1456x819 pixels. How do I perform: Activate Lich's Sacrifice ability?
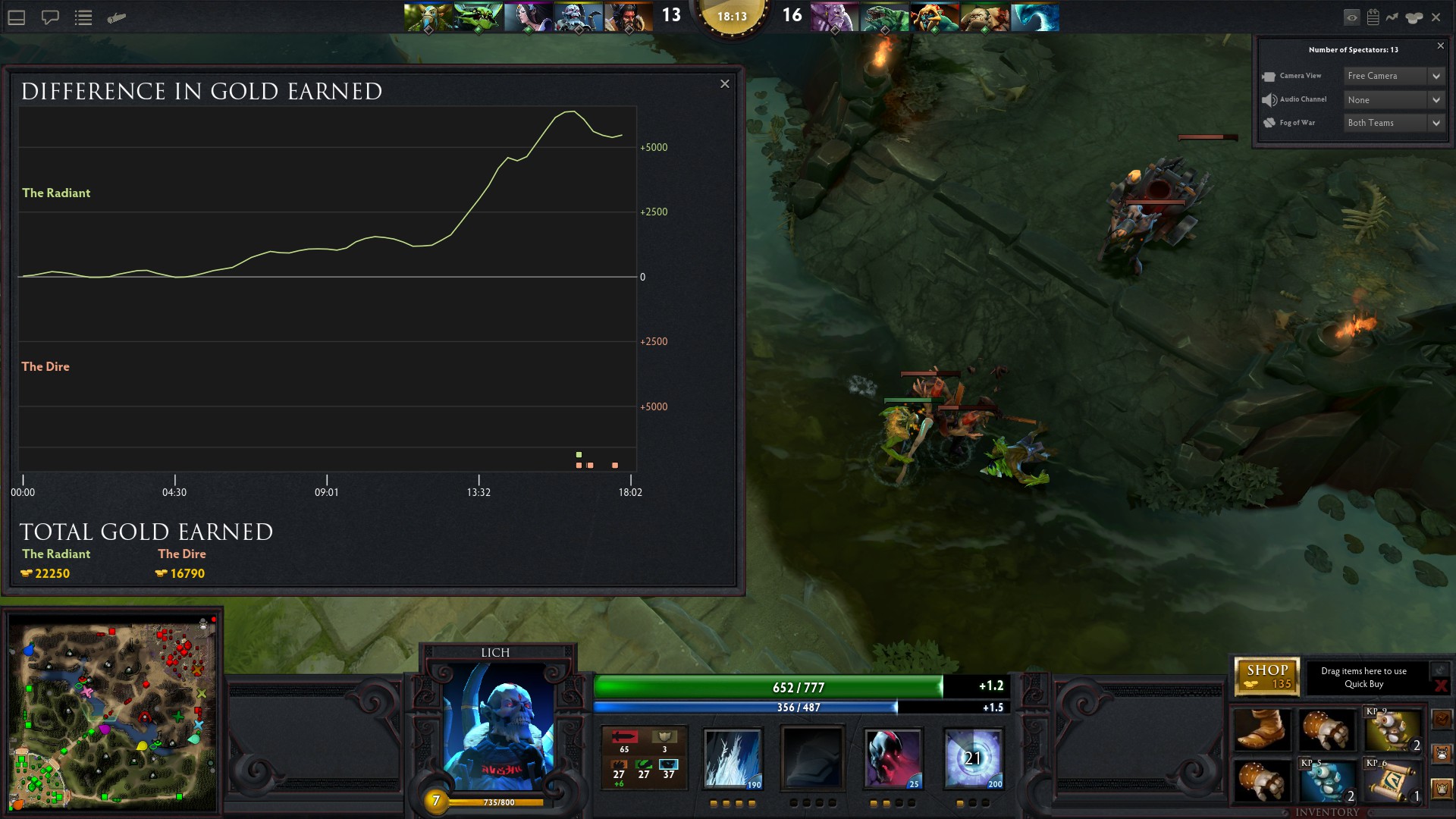coord(893,758)
